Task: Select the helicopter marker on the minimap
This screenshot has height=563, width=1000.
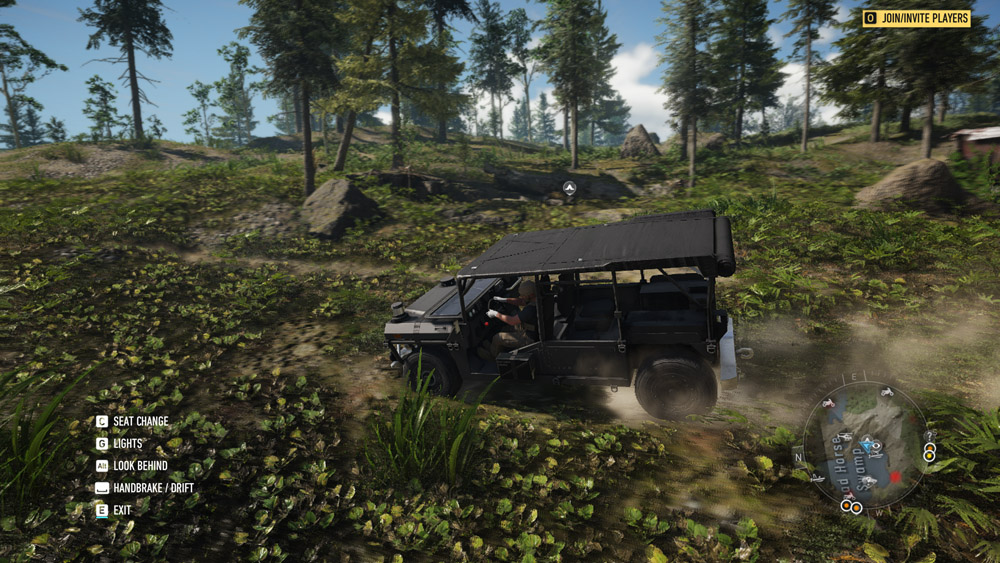Action: point(845,436)
